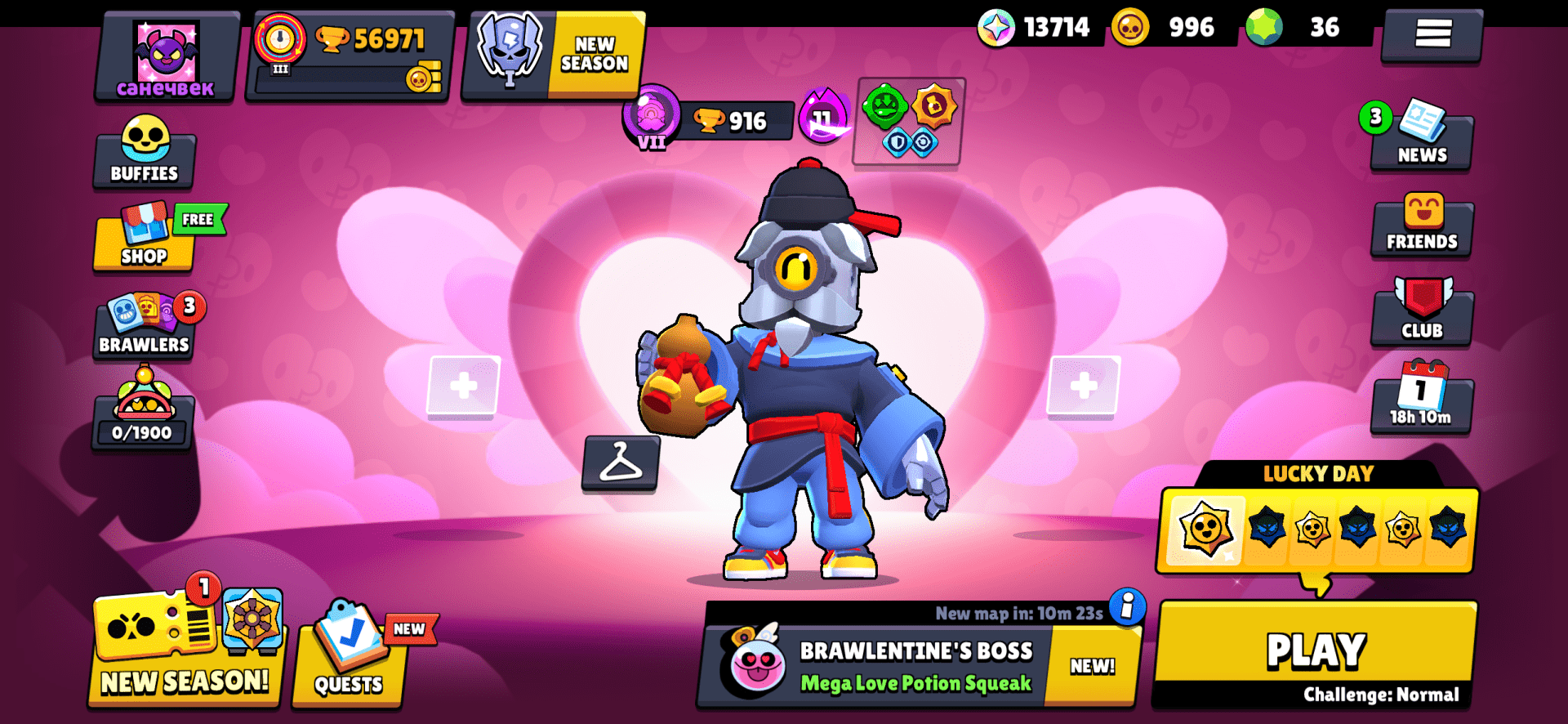Open the gadget and star power badges panel

tap(909, 123)
